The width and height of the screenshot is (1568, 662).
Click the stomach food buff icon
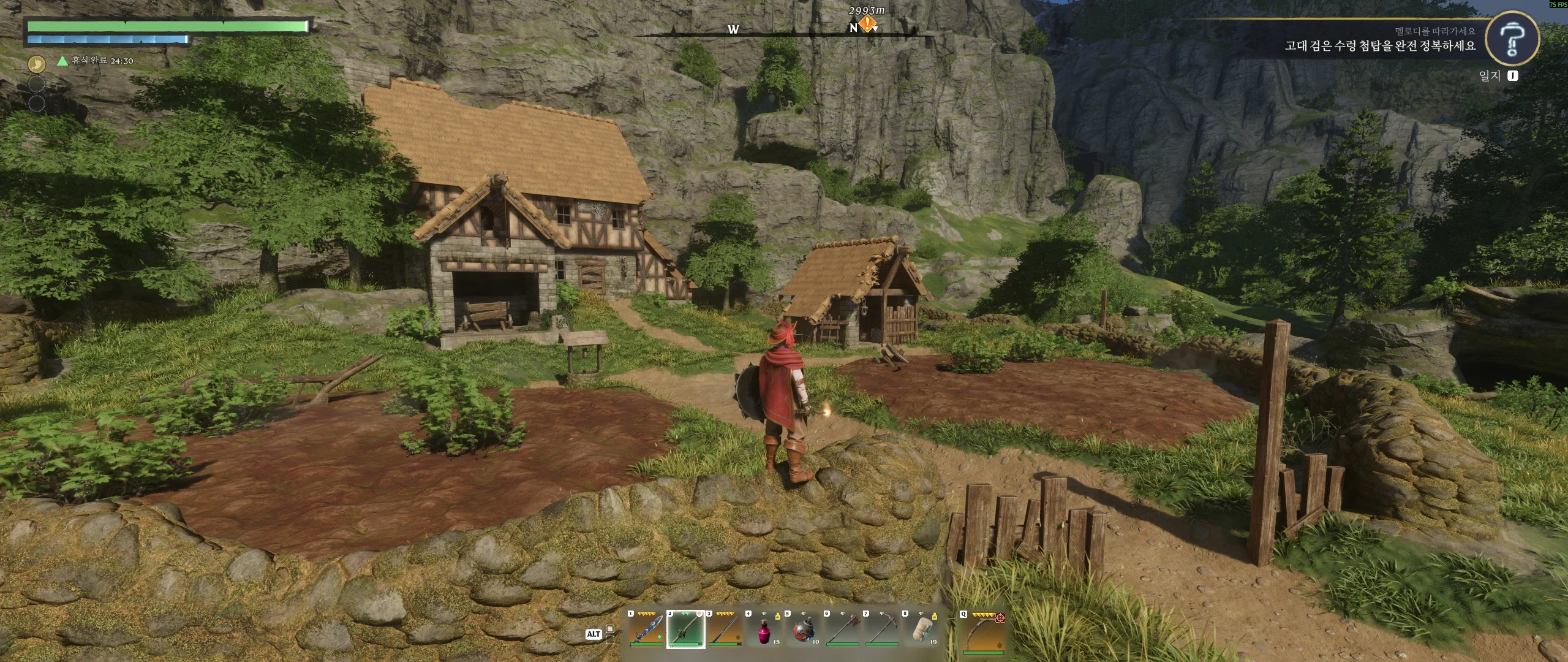tap(37, 63)
